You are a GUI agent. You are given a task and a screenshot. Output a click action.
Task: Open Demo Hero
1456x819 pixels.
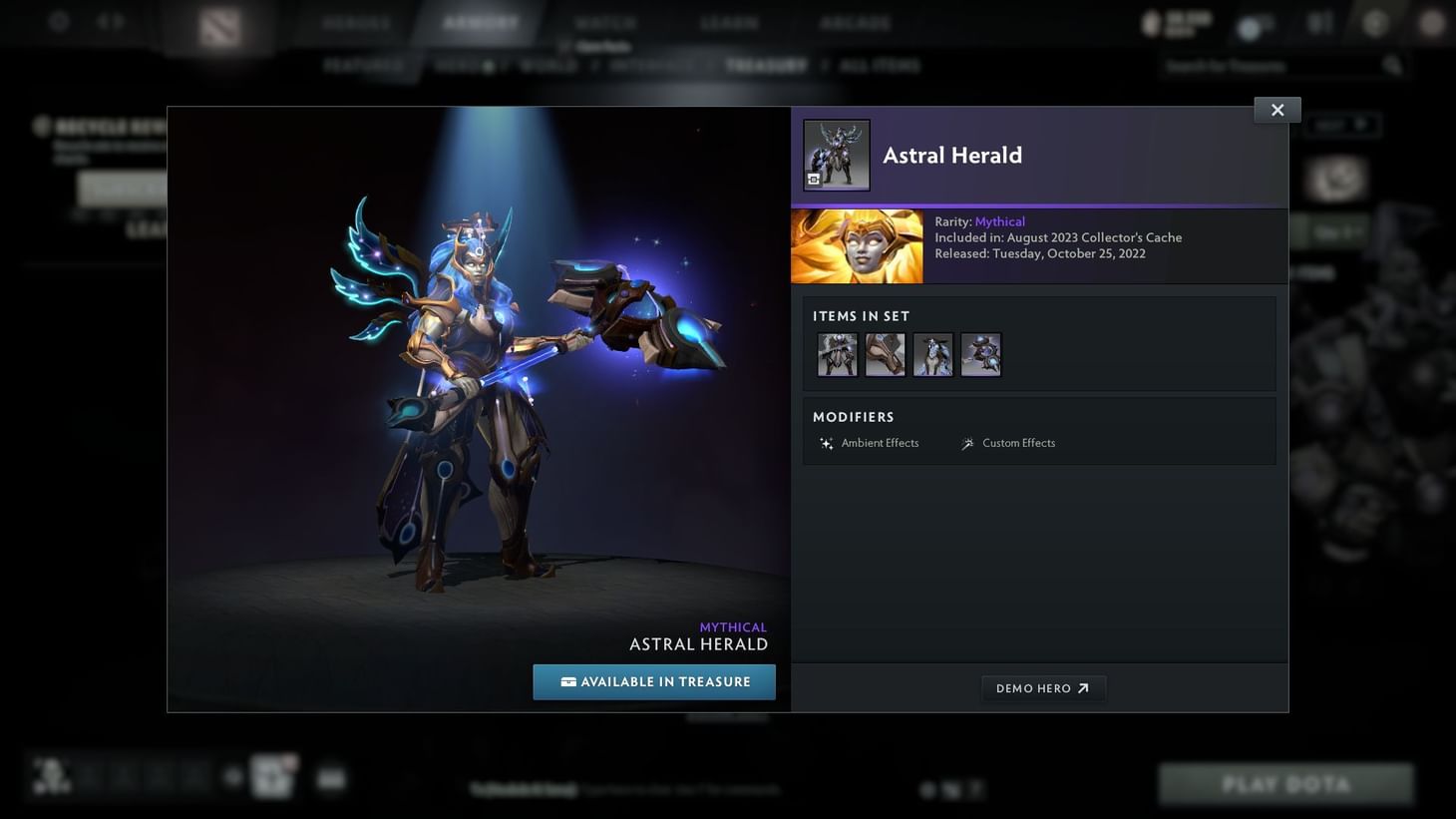[1043, 687]
